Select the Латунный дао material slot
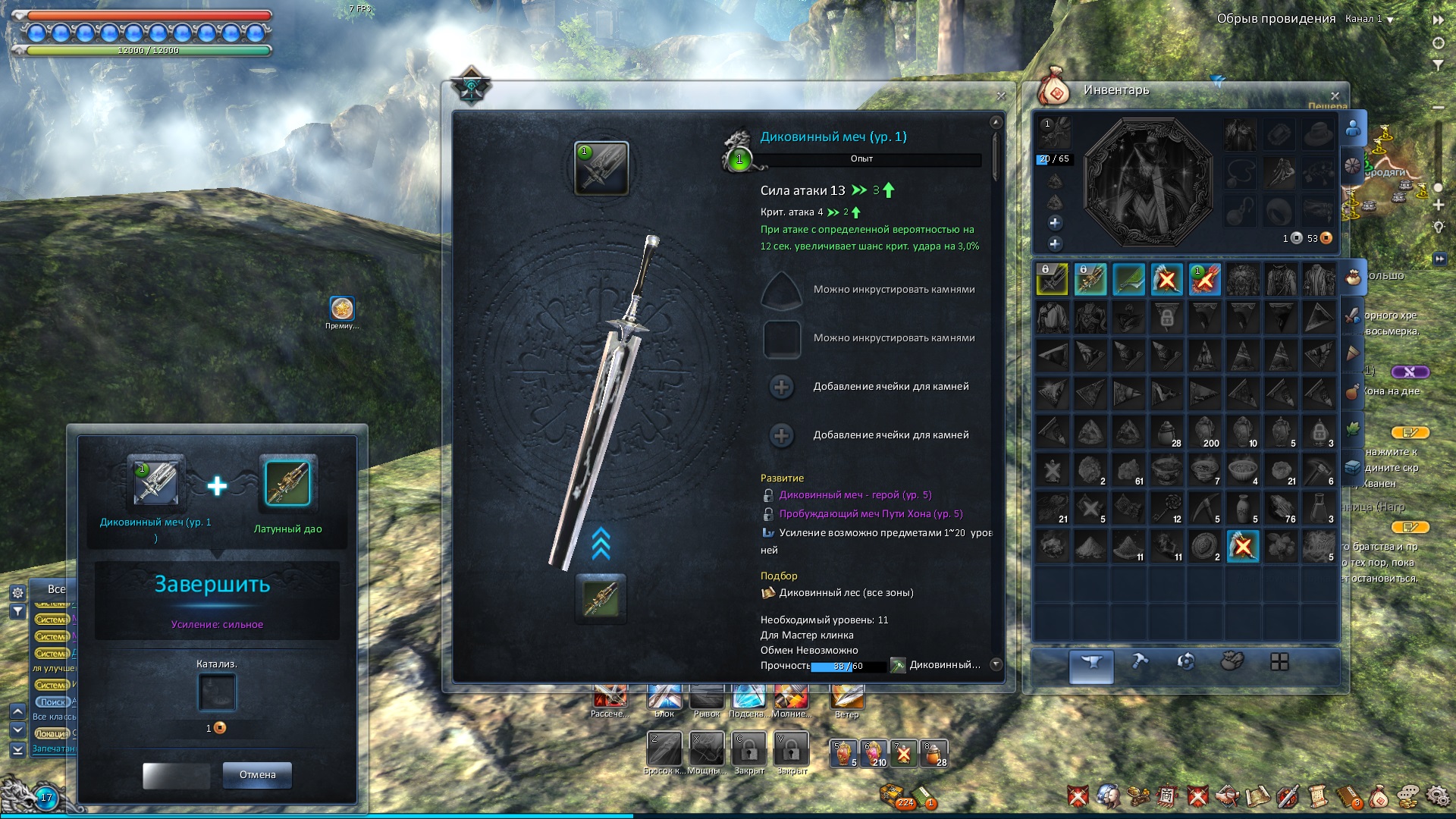 coord(287,483)
